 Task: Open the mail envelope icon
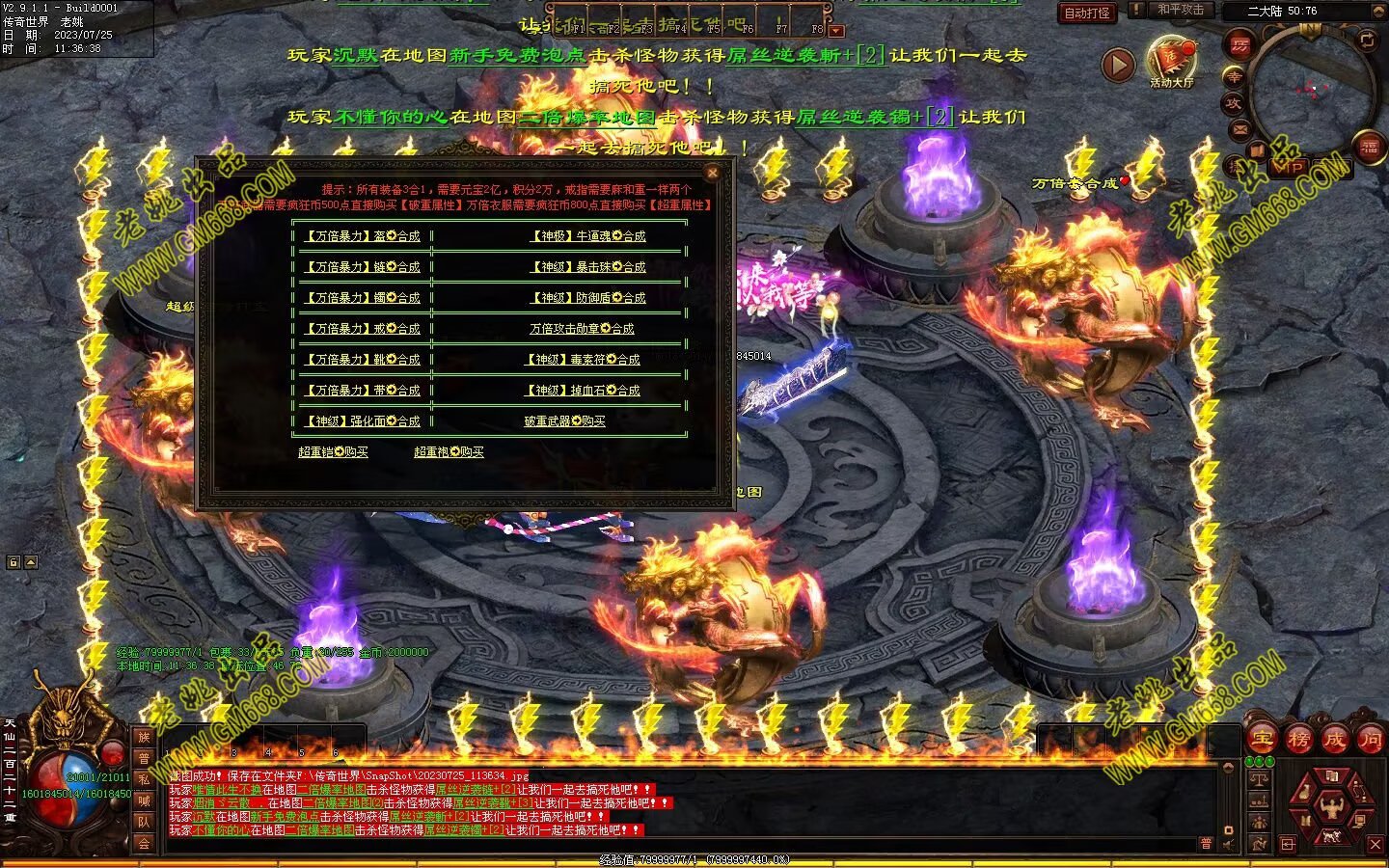(x=1239, y=129)
